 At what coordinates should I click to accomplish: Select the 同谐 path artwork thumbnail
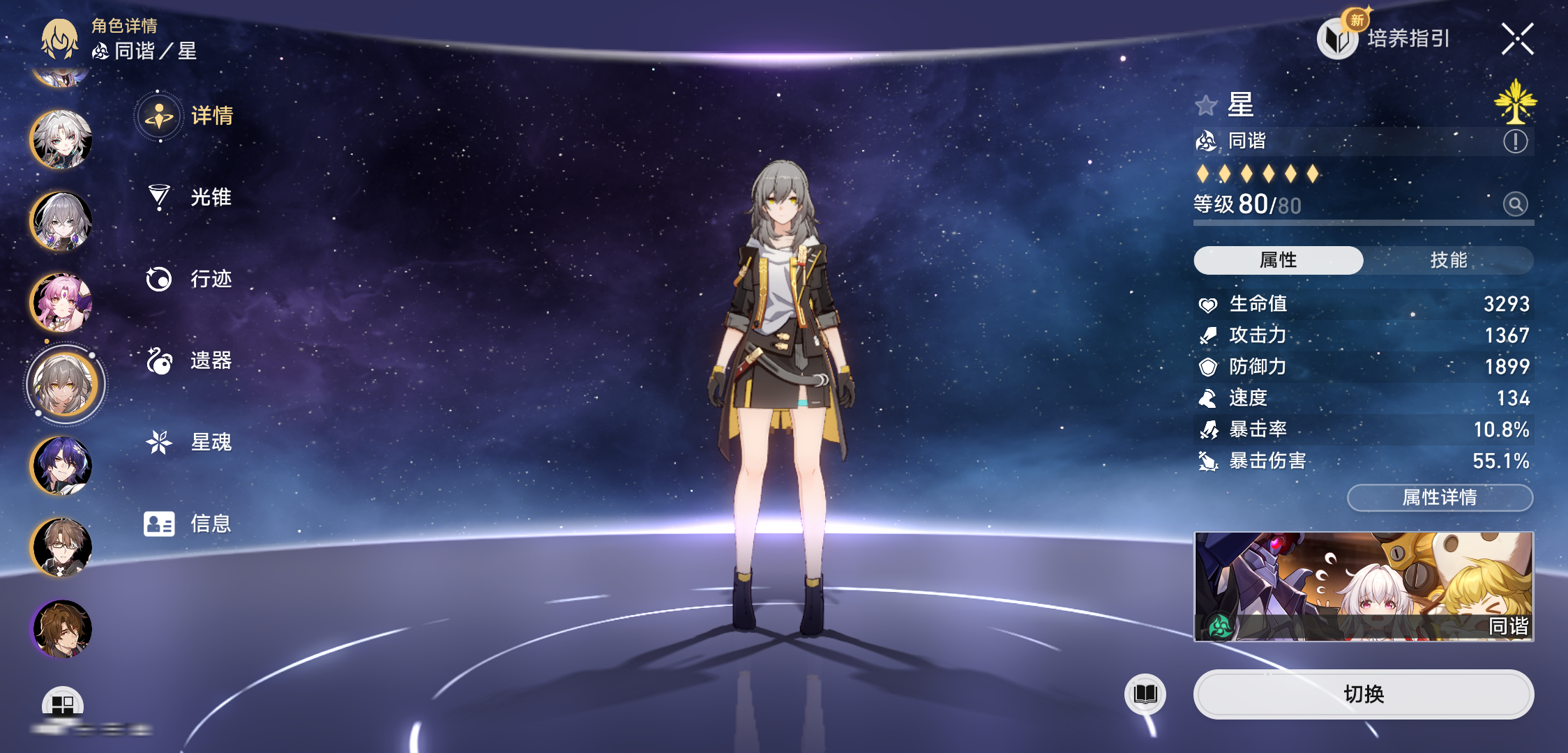(1363, 586)
